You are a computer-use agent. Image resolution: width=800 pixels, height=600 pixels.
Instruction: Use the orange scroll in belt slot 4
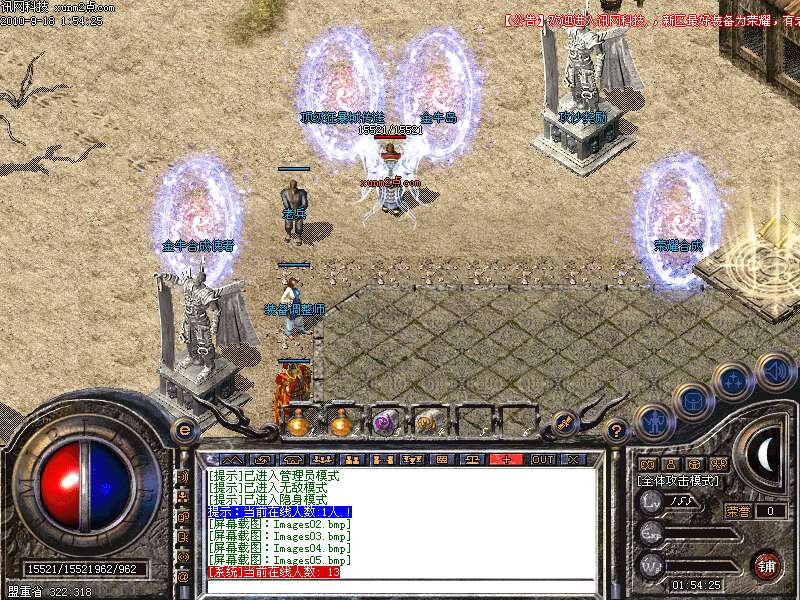pyautogui.click(x=426, y=423)
